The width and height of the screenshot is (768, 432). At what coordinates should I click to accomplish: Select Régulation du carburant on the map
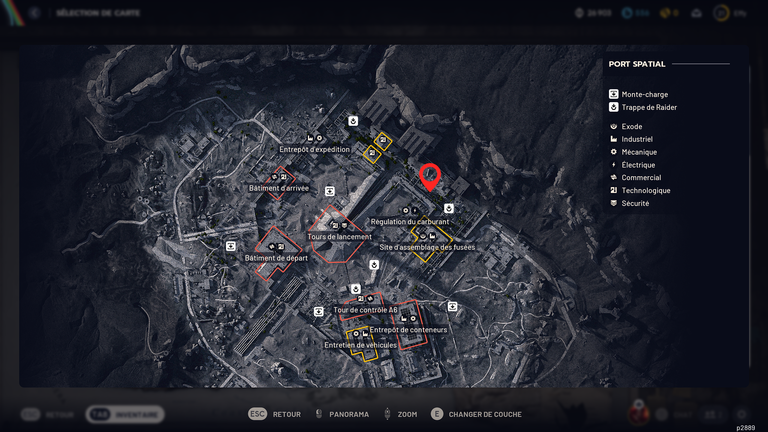tap(410, 221)
